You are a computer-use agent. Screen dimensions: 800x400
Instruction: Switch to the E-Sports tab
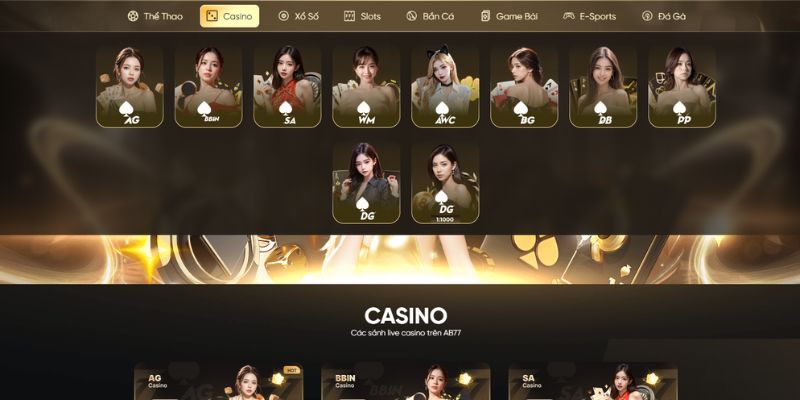(589, 16)
